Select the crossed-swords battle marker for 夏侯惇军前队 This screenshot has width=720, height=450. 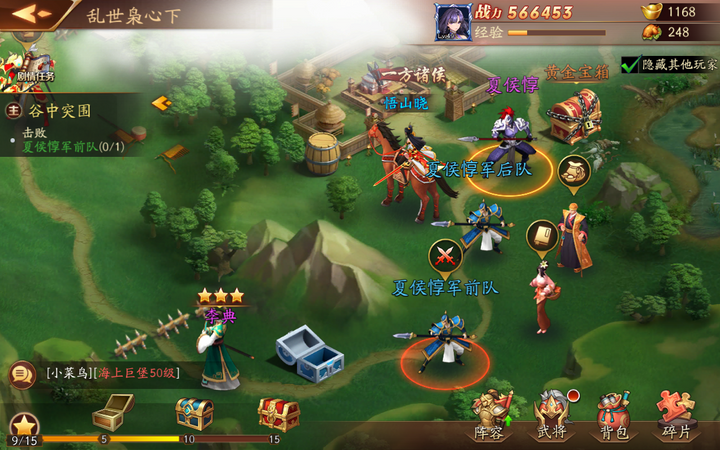[x=444, y=255]
